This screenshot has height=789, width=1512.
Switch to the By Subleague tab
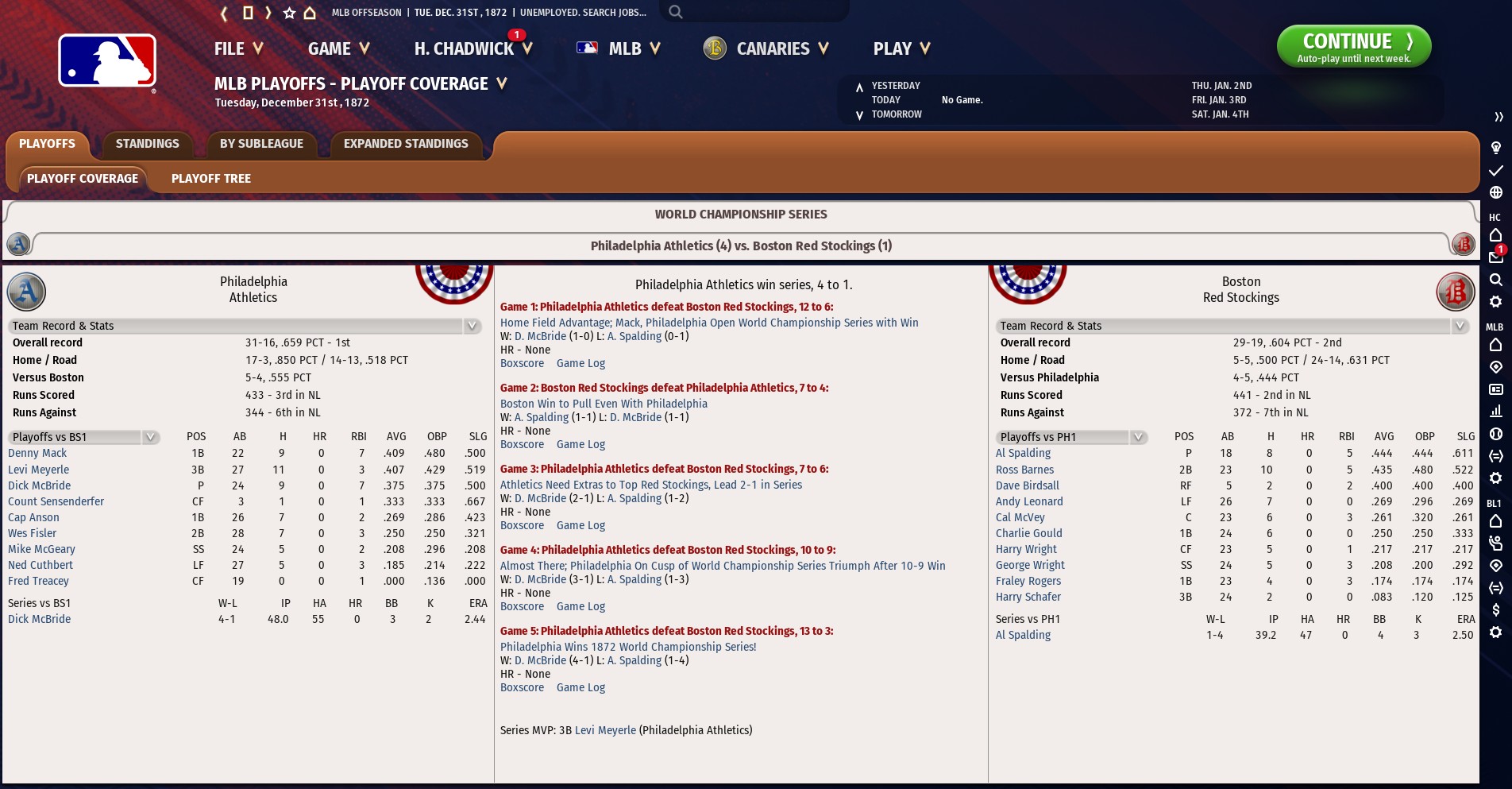point(261,144)
